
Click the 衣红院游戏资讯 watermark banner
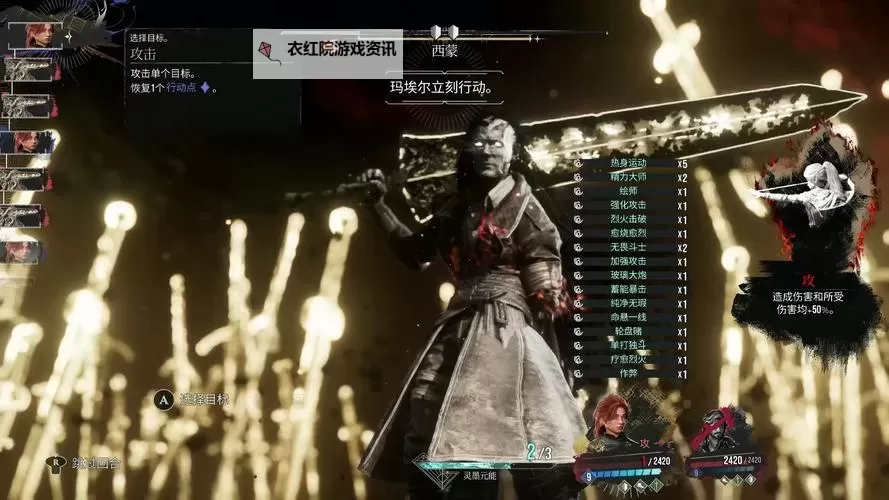(x=328, y=49)
